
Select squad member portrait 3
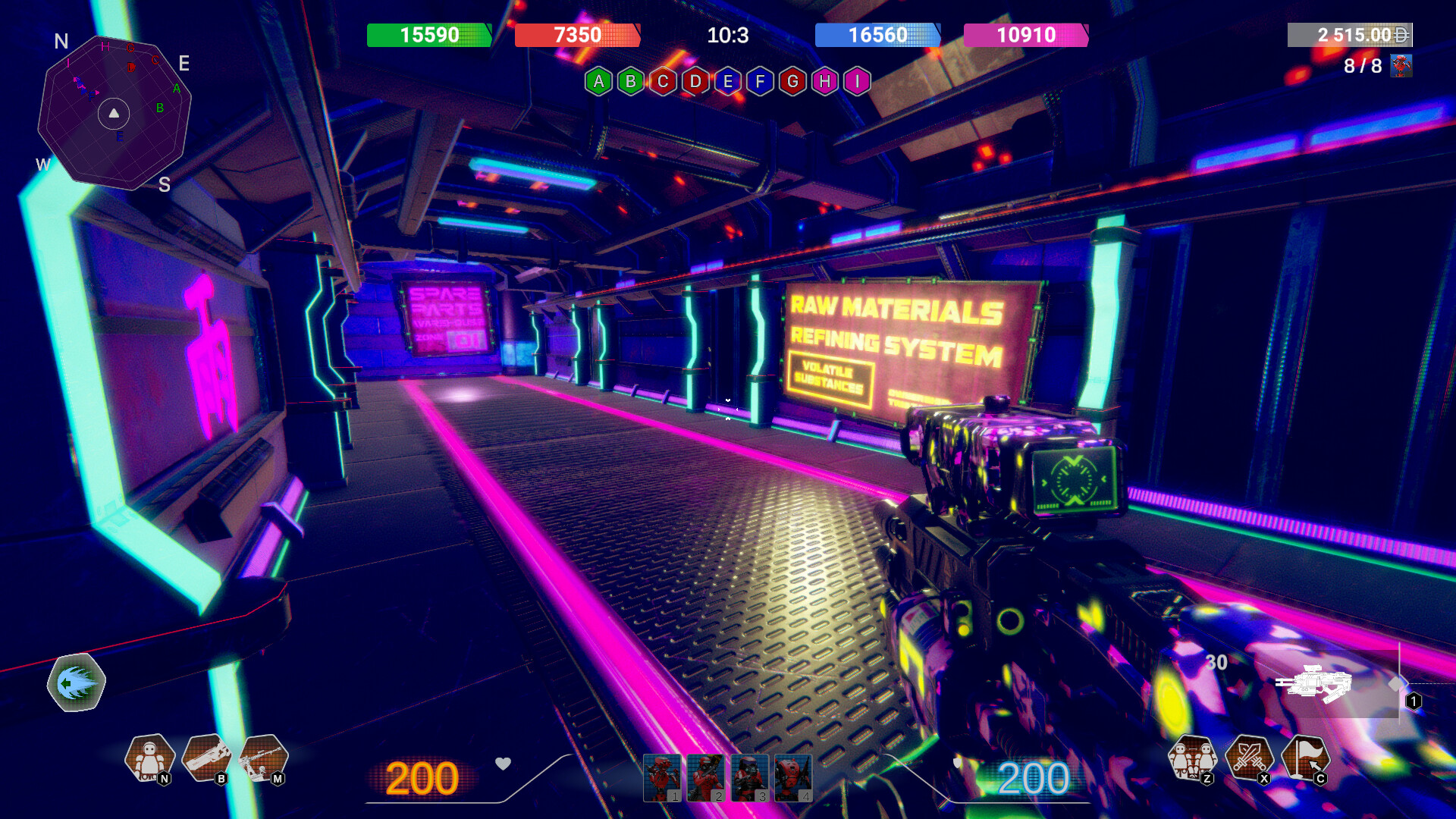(749, 777)
